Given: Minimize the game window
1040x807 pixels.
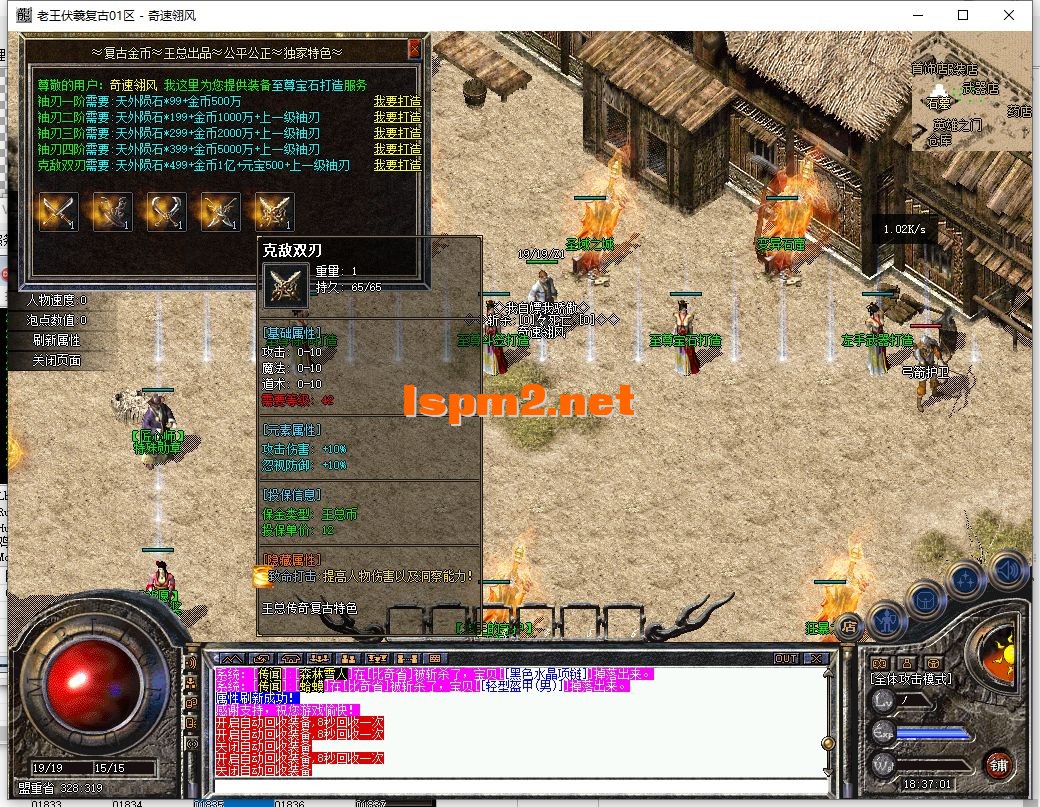Looking at the screenshot, I should click(x=917, y=15).
